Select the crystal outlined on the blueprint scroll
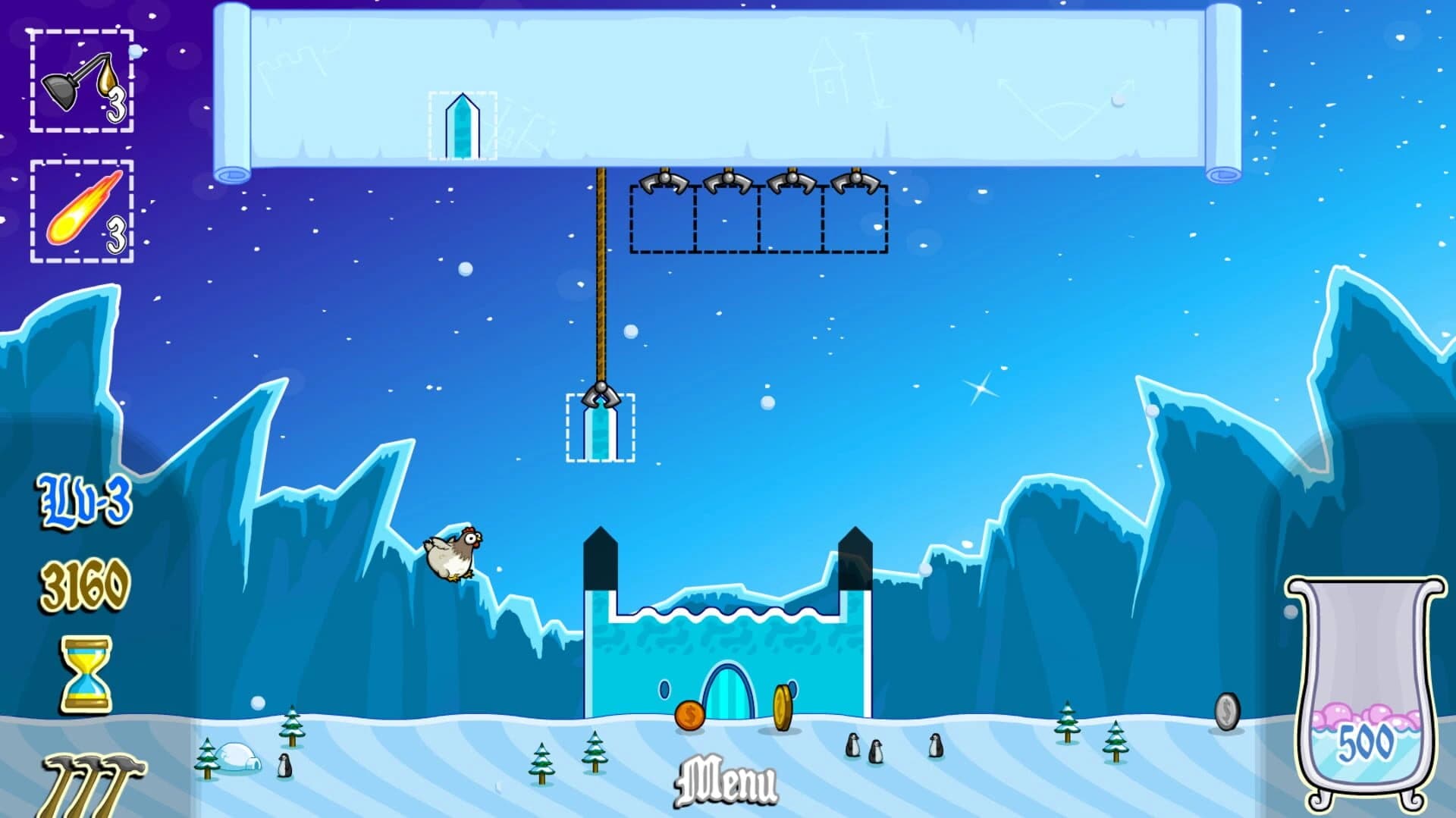 pos(461,125)
